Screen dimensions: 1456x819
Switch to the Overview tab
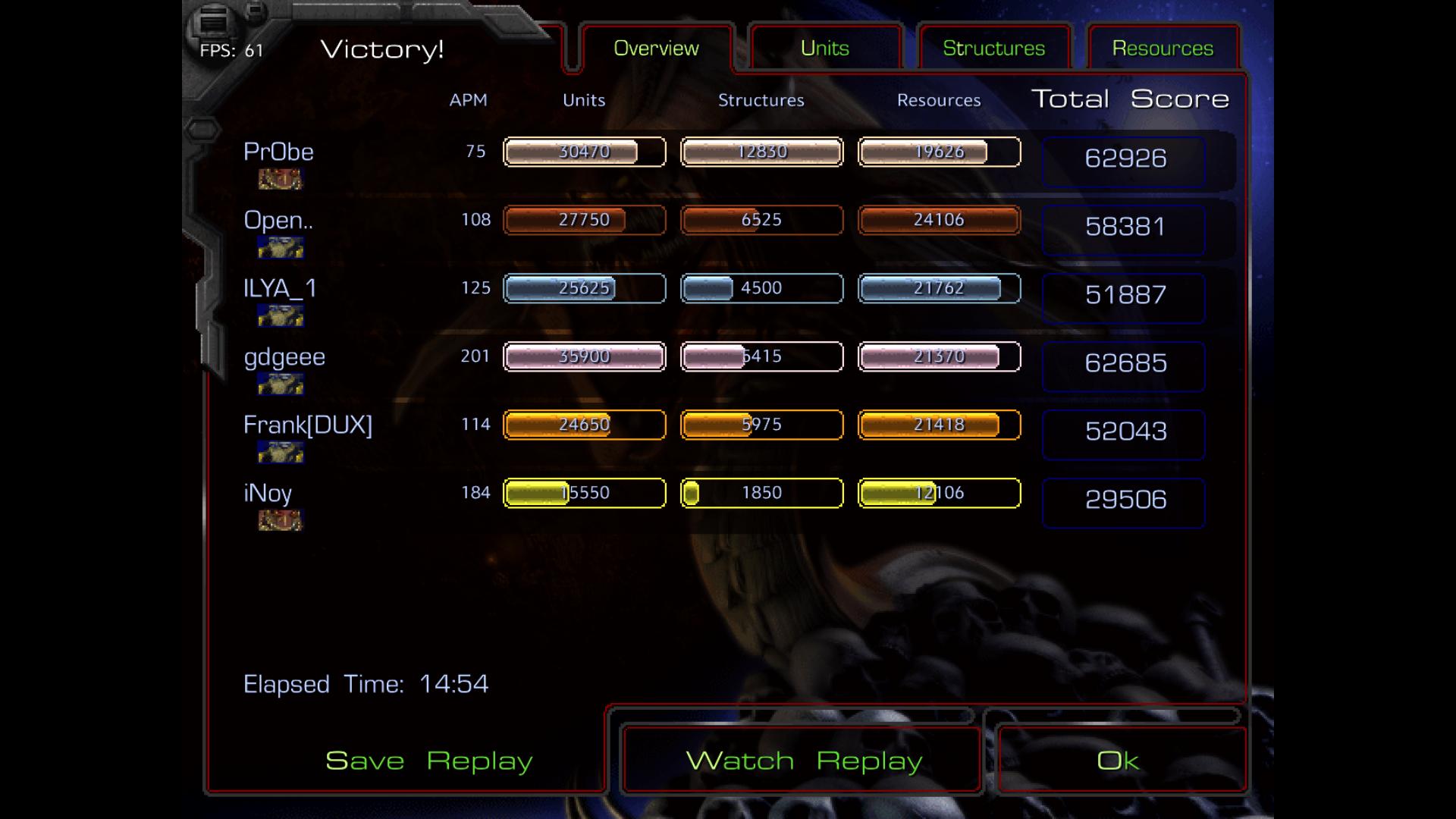[656, 49]
